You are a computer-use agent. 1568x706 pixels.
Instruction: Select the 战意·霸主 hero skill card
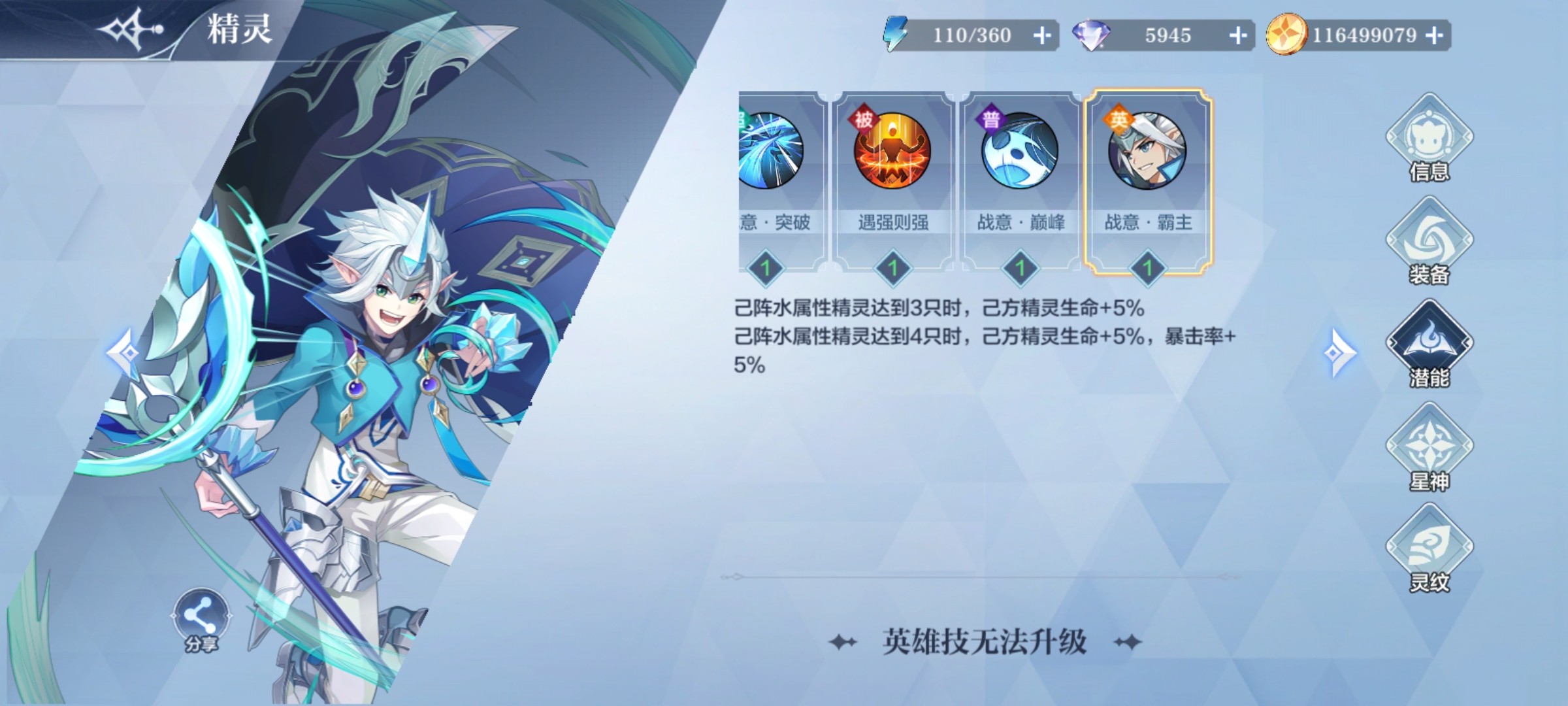[x=1149, y=183]
